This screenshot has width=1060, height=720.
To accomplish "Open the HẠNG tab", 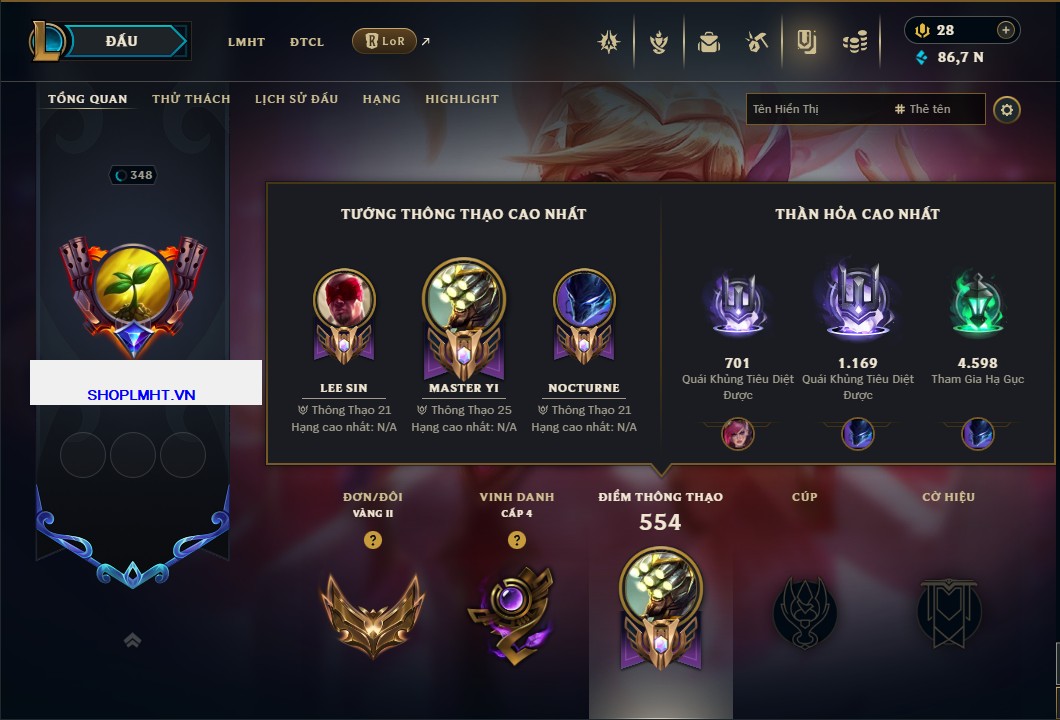I will (x=381, y=99).
